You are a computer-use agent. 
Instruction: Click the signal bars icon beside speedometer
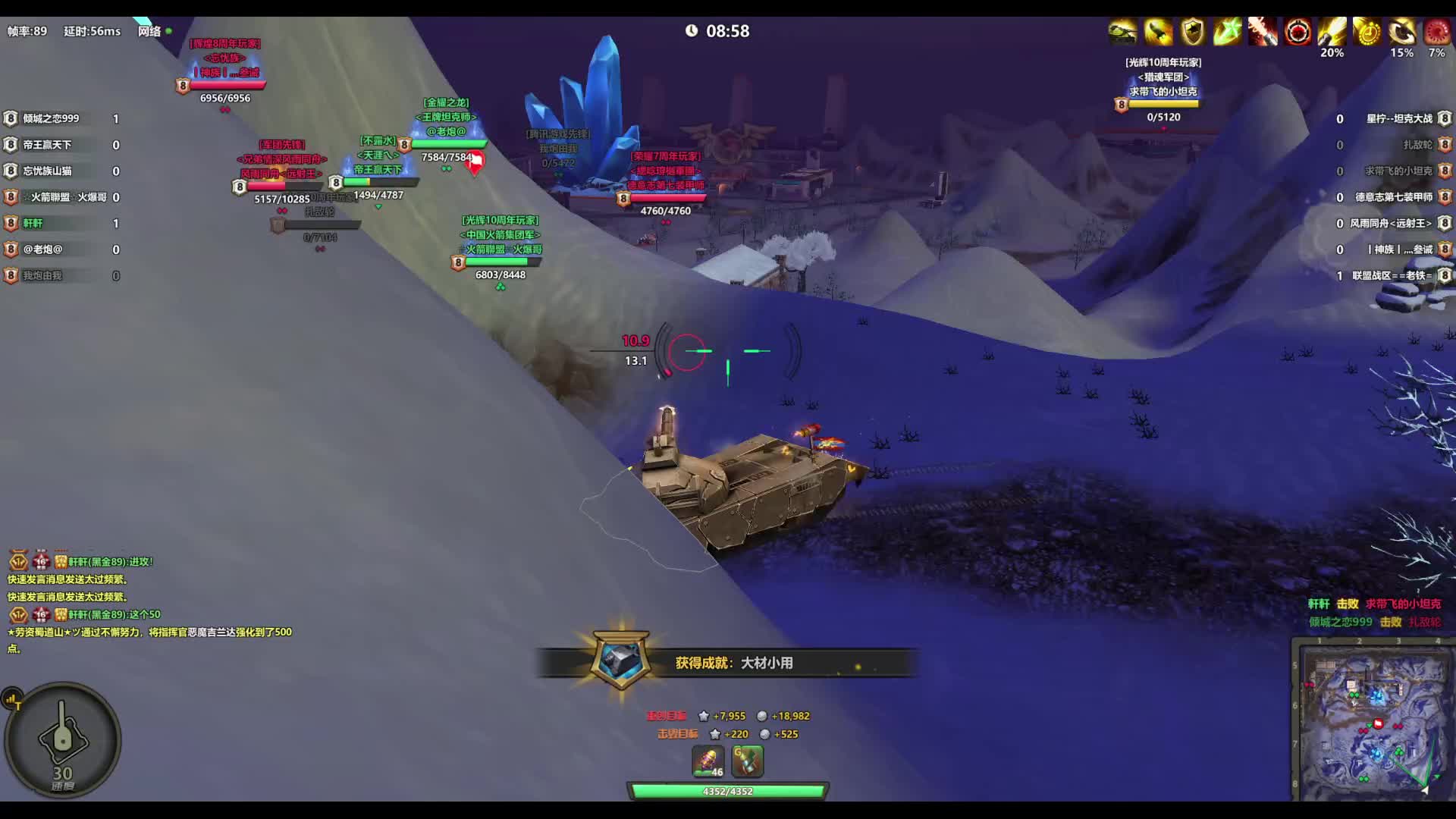(x=12, y=699)
